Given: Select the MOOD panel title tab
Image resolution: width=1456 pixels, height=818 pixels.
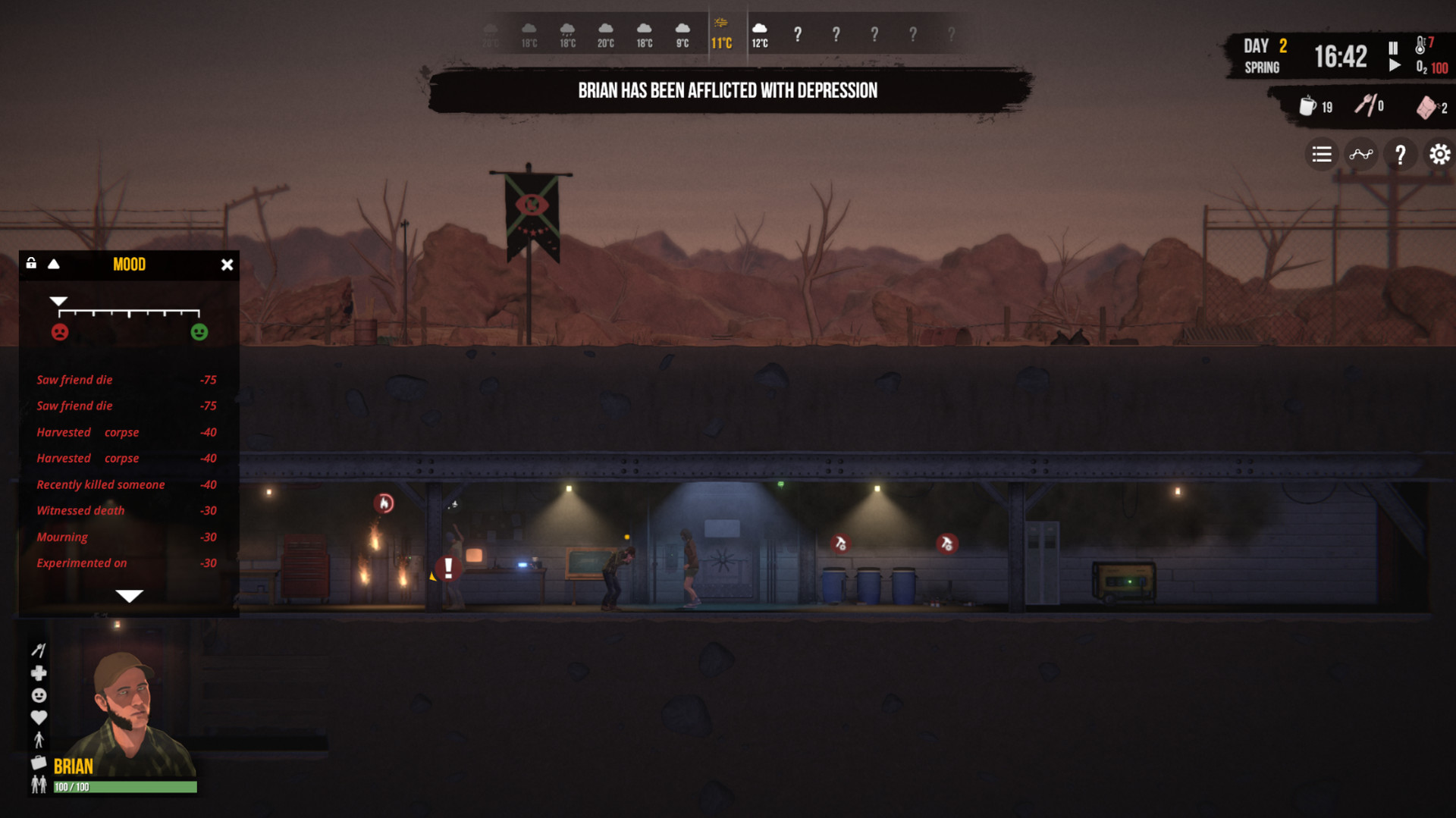Looking at the screenshot, I should point(129,265).
